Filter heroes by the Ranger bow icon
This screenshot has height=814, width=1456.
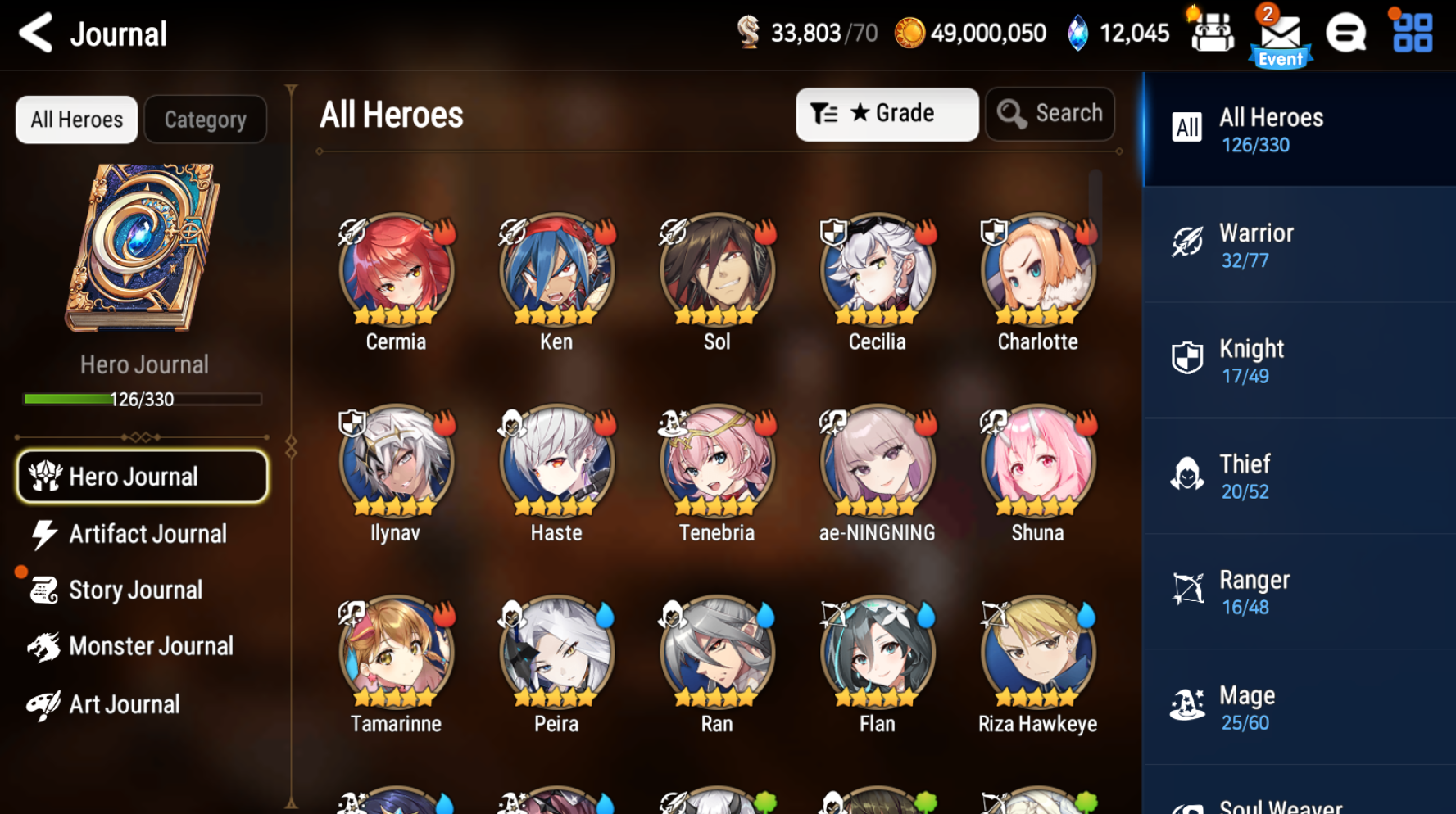tap(1188, 591)
